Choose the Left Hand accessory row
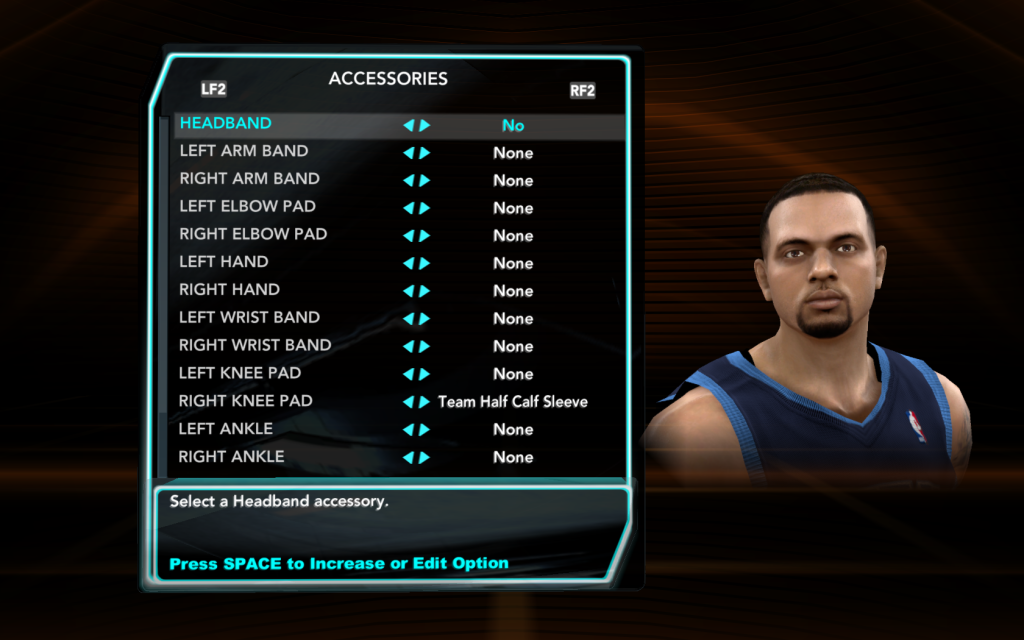This screenshot has height=640, width=1024. (x=224, y=262)
